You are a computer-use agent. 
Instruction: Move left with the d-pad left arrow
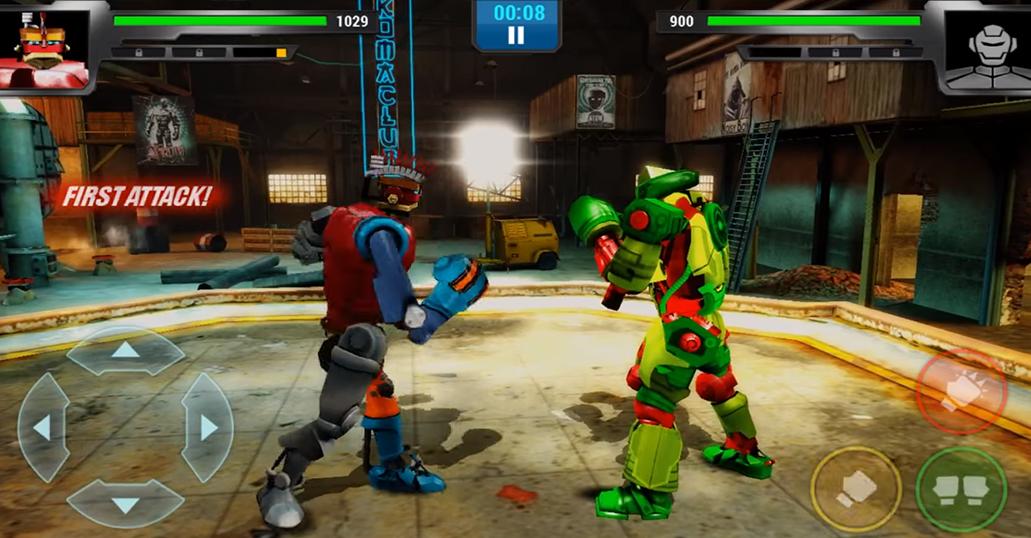(x=43, y=428)
